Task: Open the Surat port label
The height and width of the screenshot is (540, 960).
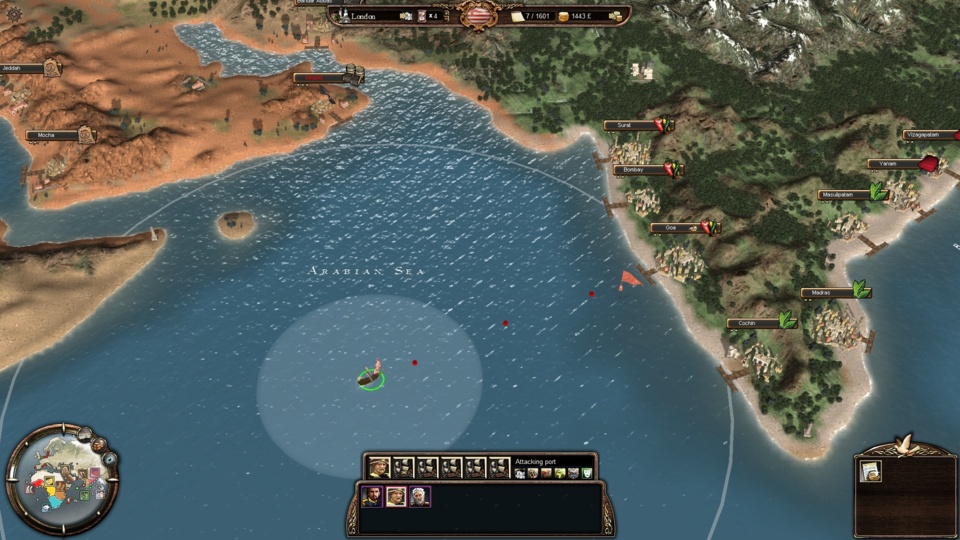Action: [629, 126]
